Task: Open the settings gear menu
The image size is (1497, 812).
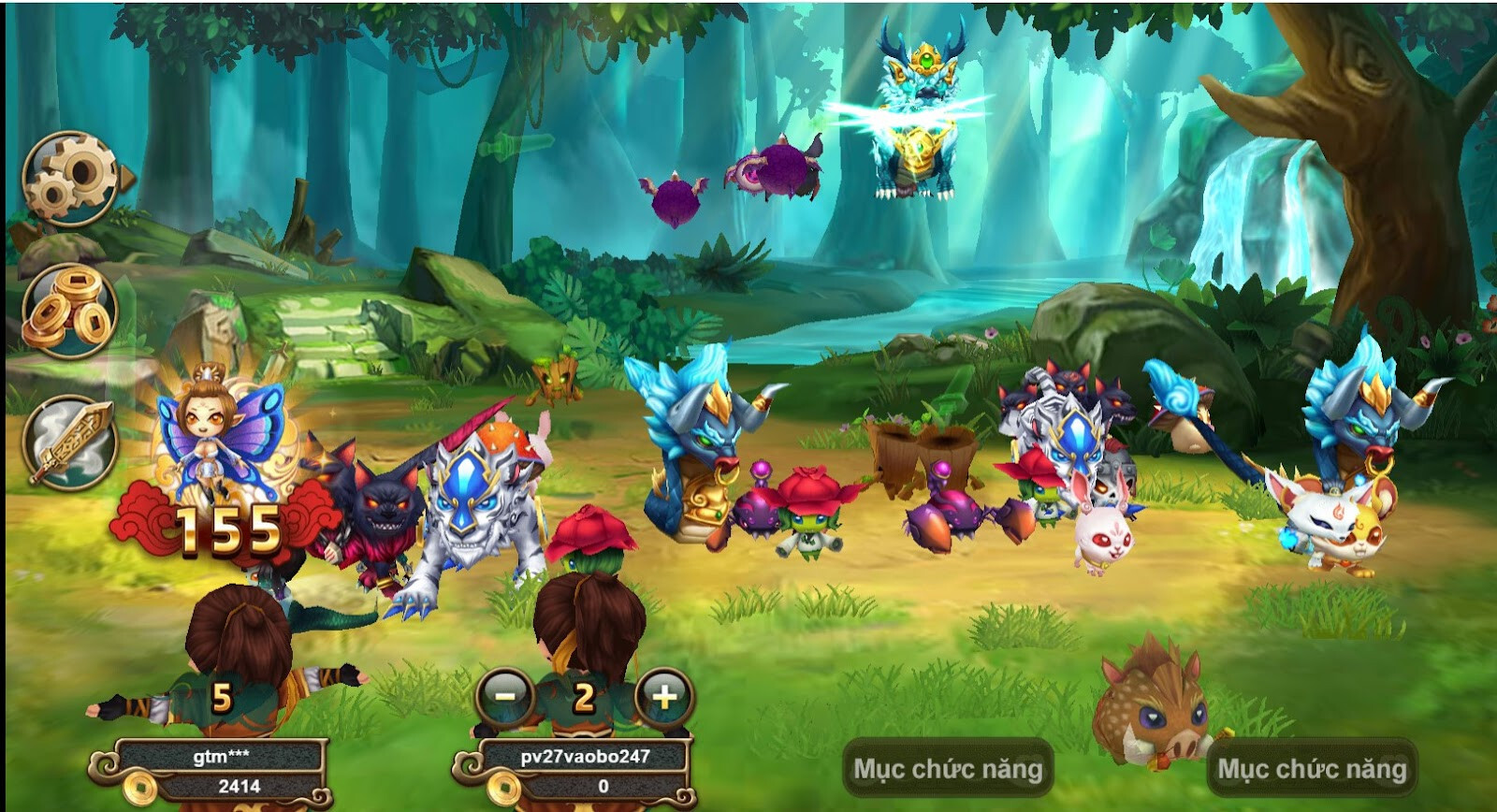Action: coord(70,178)
